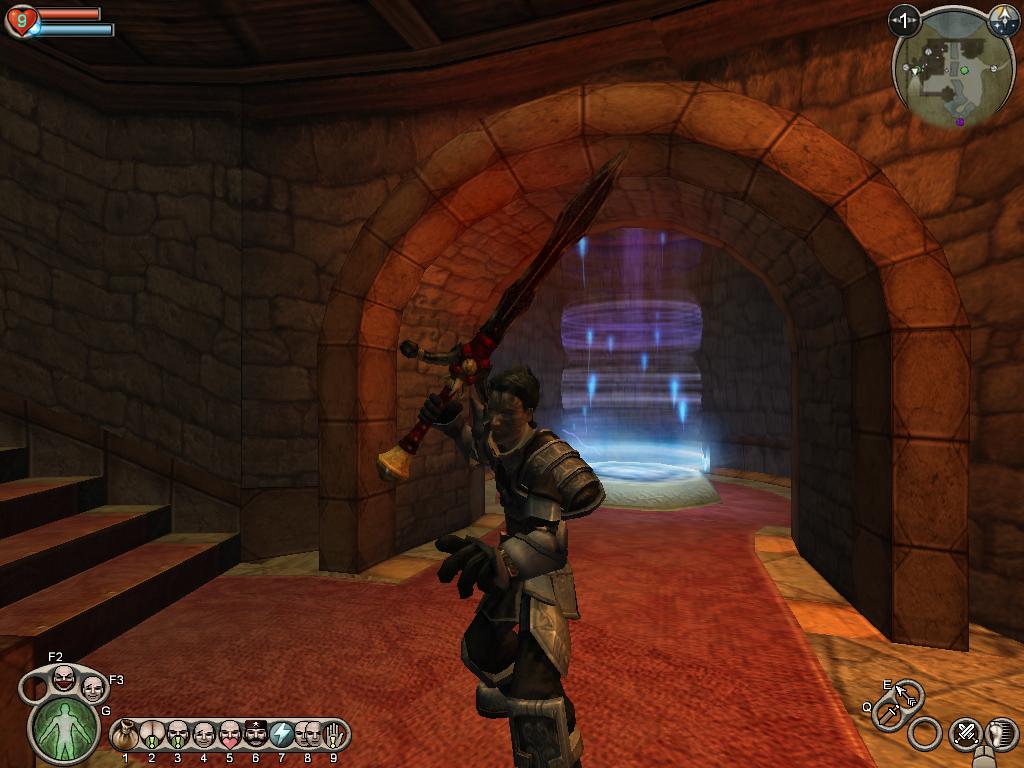Use the heart flirt expression
This screenshot has height=768, width=1024.
click(229, 735)
